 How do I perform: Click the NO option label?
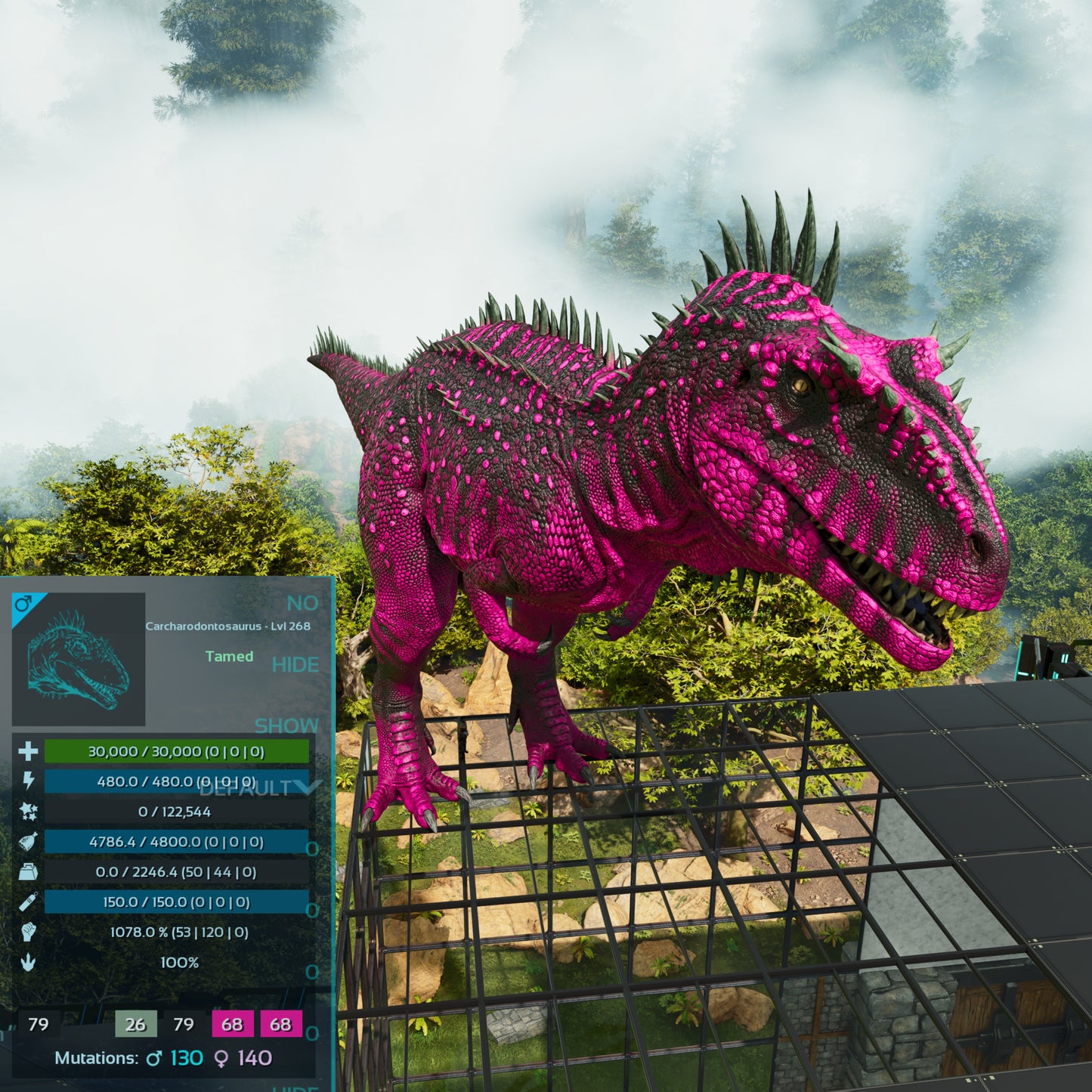click(x=302, y=603)
